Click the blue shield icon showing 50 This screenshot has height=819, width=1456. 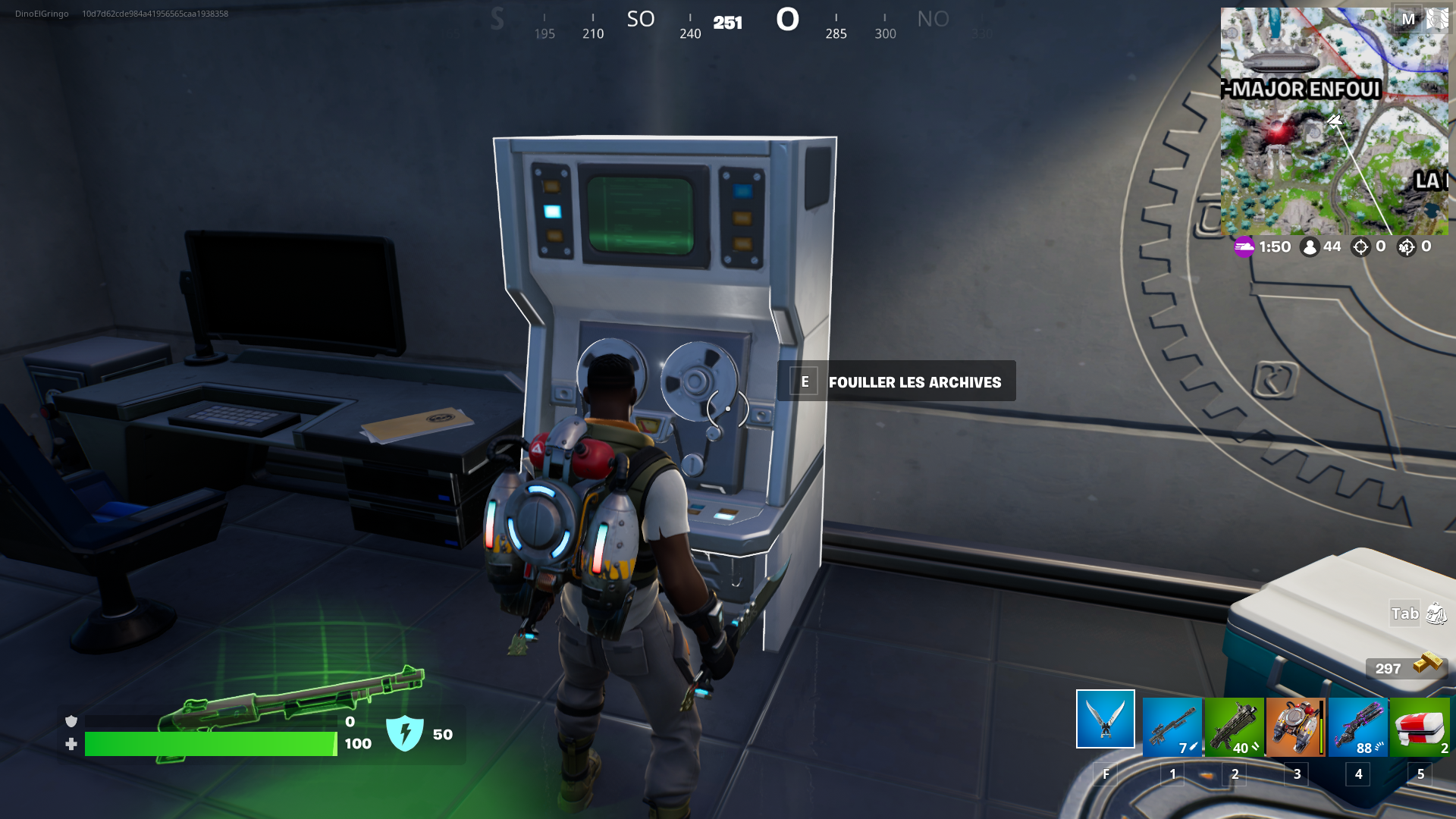[406, 733]
